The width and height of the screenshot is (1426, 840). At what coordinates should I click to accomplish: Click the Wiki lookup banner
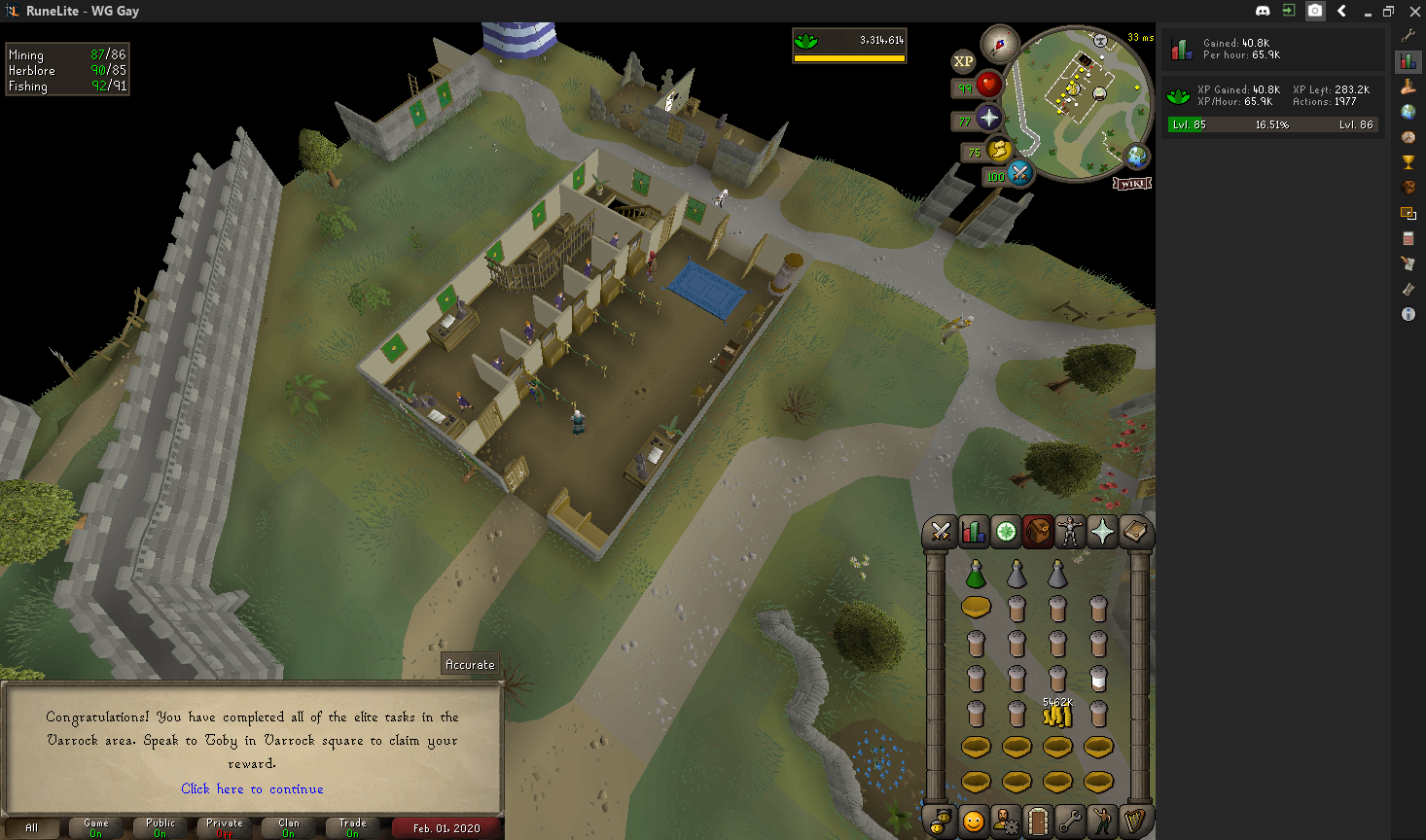click(x=1132, y=184)
